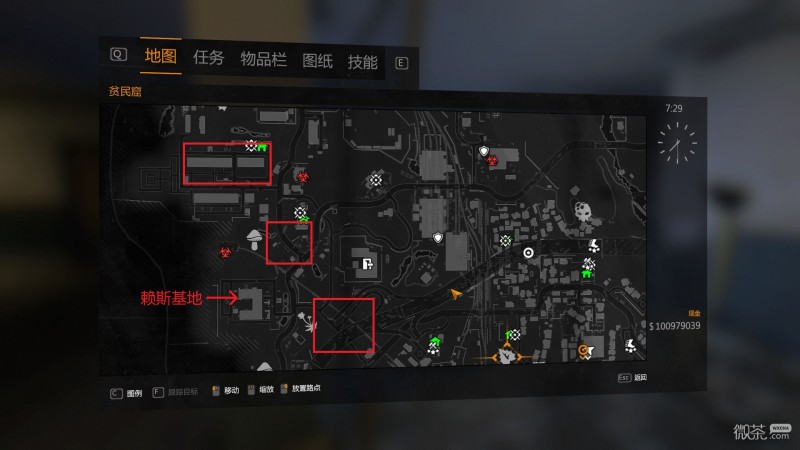Open the 物品栏 (Inventory) tab
The image size is (800, 450).
point(263,59)
